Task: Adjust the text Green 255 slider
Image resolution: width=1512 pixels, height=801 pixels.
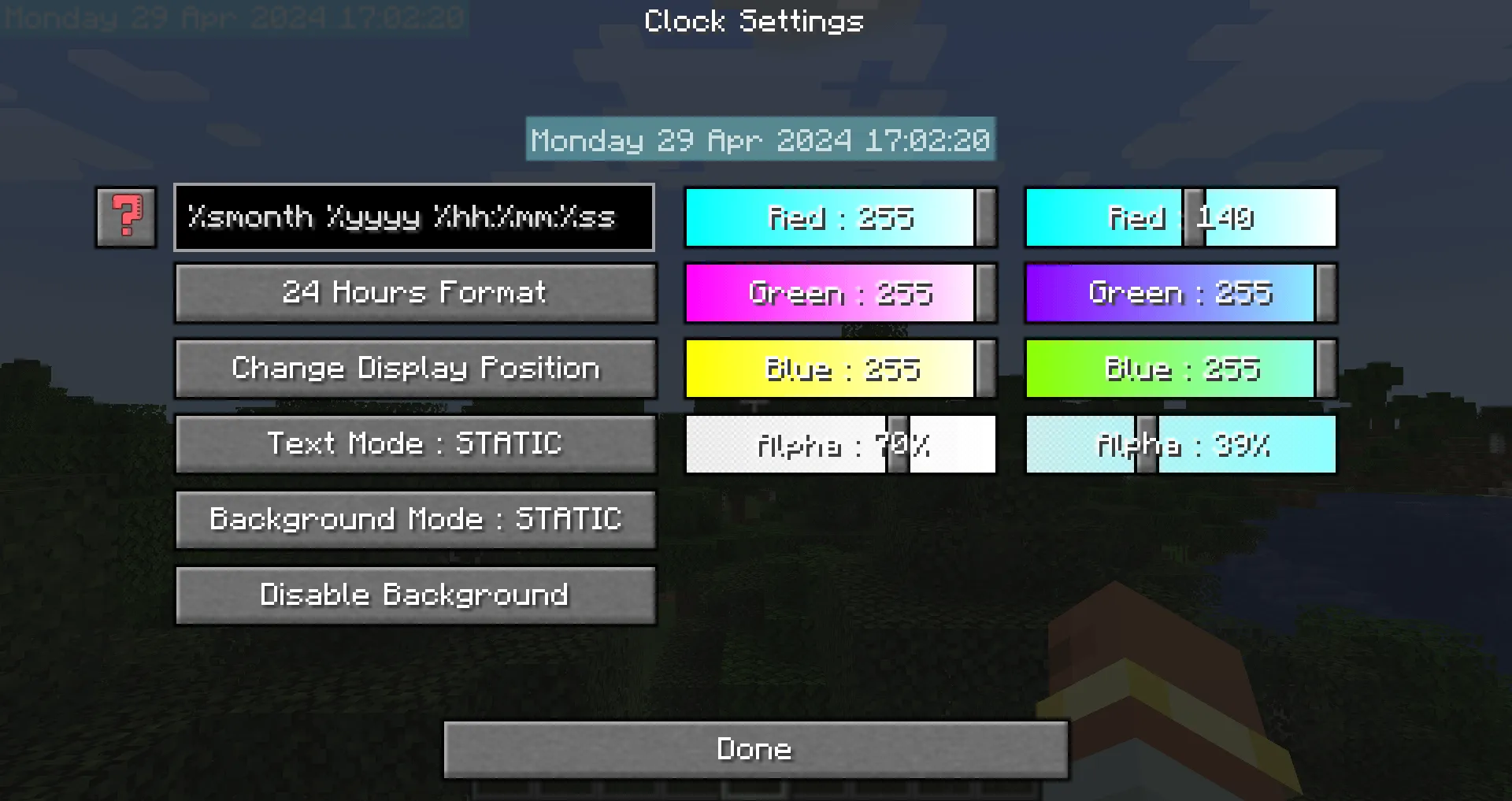Action: pyautogui.click(x=839, y=294)
